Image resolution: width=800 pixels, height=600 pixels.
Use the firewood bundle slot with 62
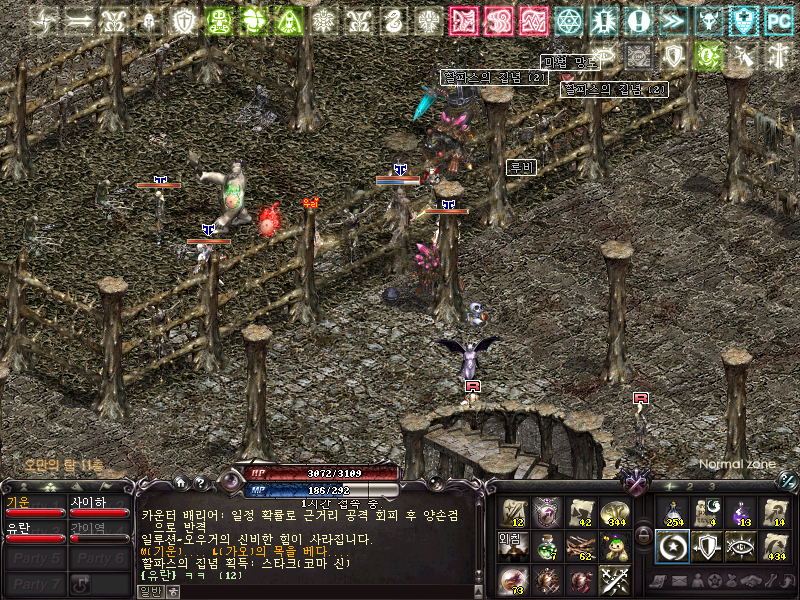[579, 547]
